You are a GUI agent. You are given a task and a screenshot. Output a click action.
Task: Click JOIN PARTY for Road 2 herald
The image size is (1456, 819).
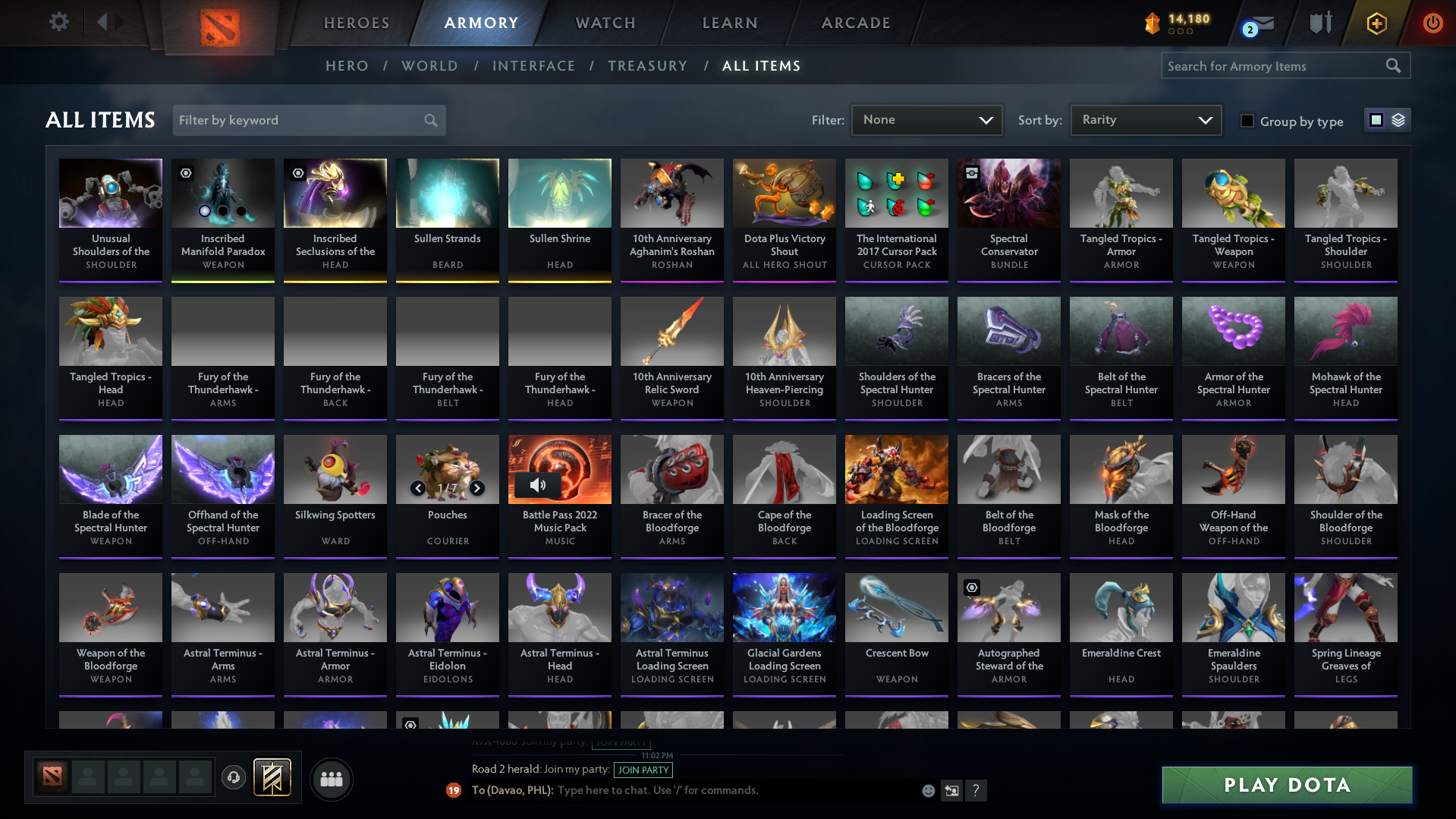point(643,770)
